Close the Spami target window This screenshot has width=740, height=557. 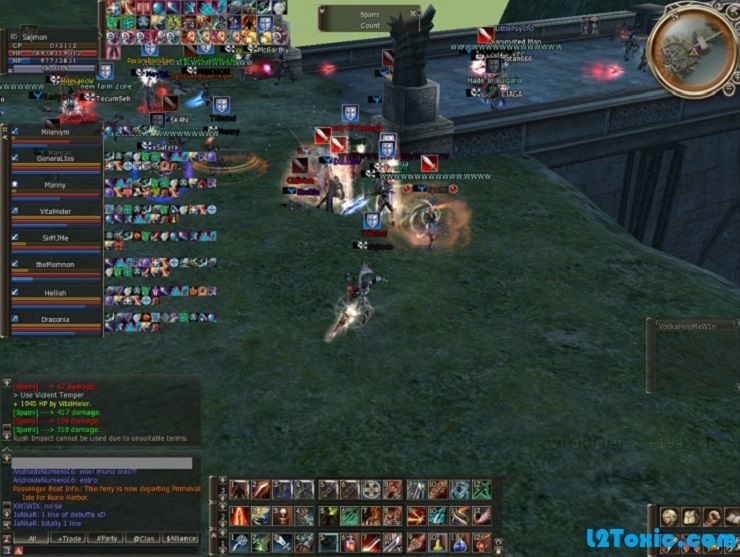coord(414,13)
